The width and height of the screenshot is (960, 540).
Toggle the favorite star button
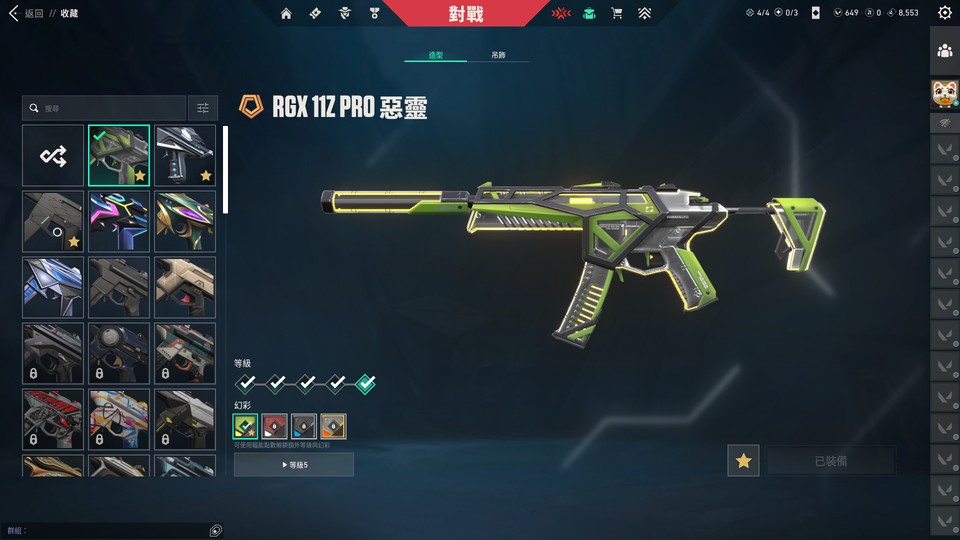point(743,461)
